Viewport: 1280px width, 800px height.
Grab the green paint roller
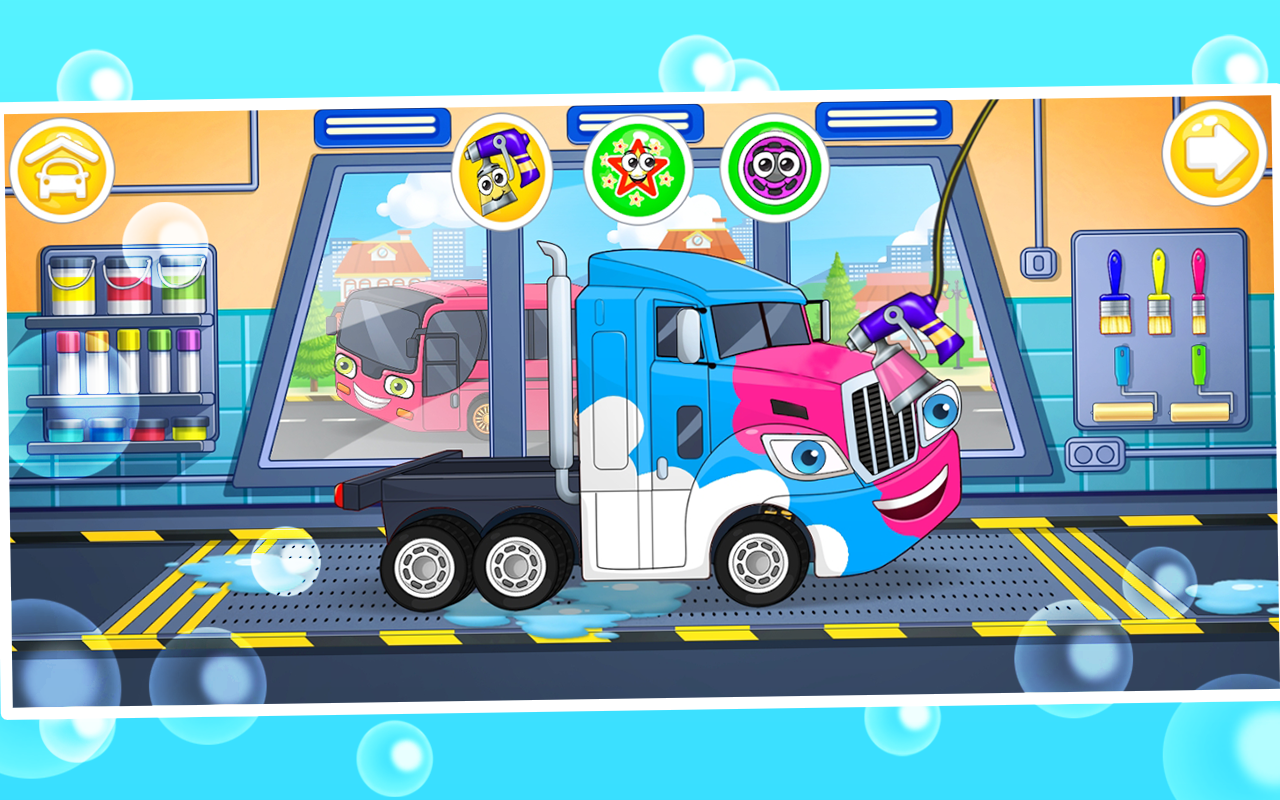(x=1200, y=365)
